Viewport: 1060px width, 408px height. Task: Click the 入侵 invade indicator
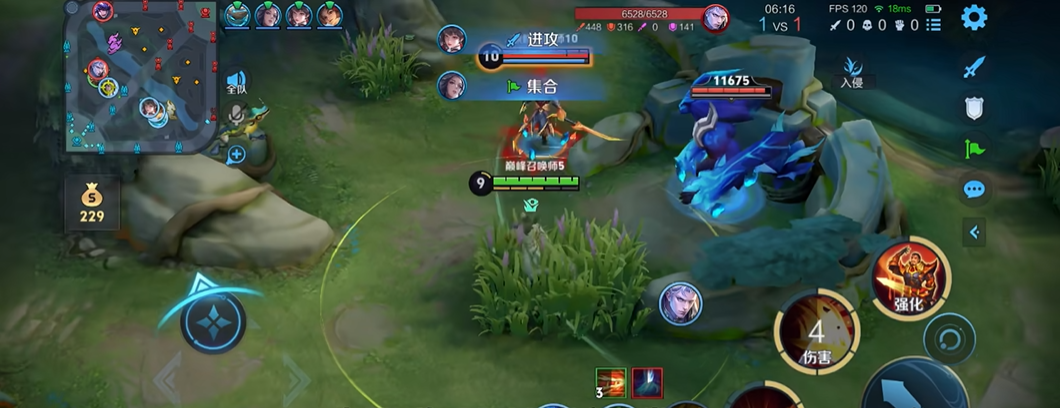point(852,72)
